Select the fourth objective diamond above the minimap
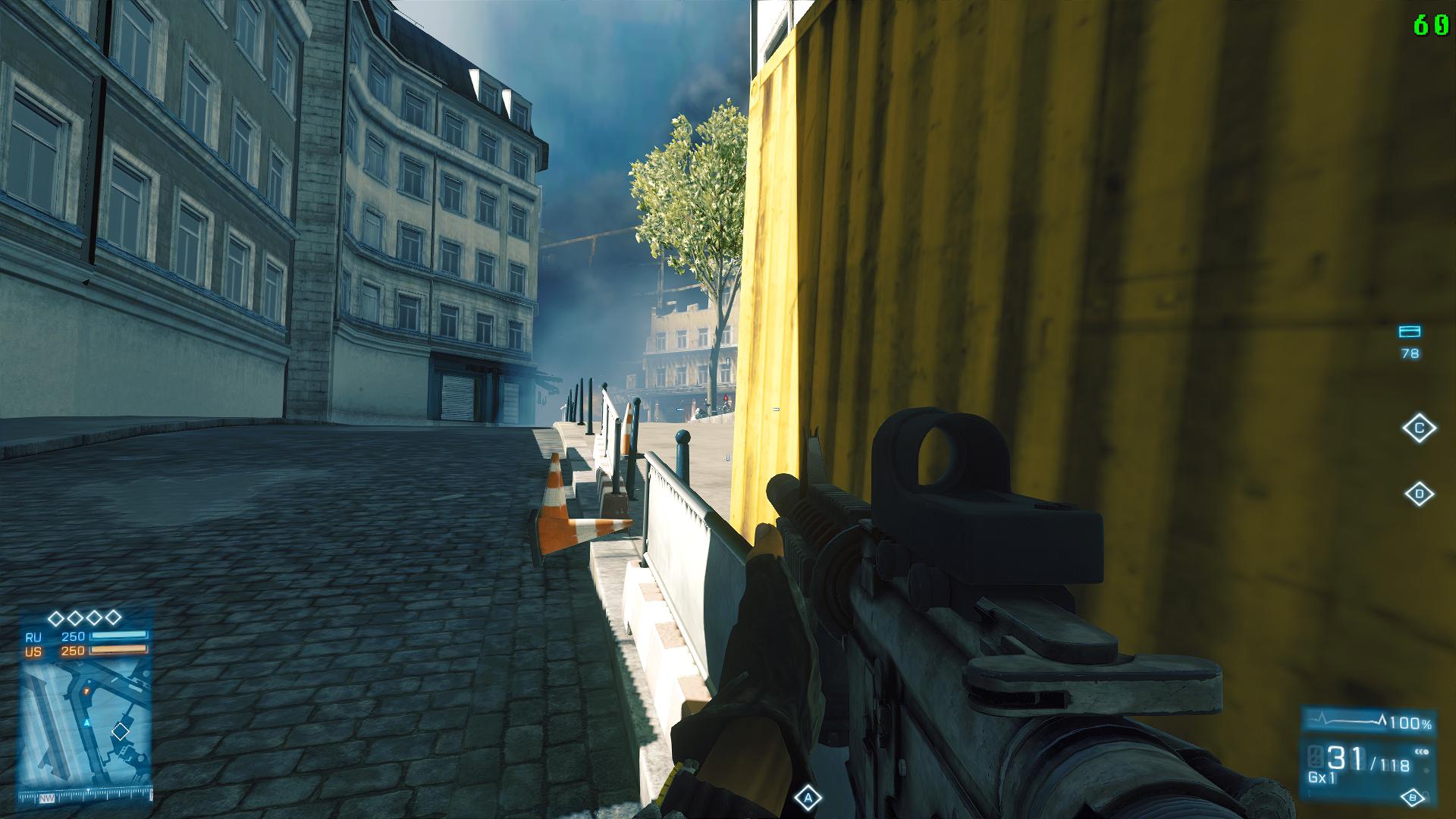This screenshot has height=819, width=1456. (114, 617)
